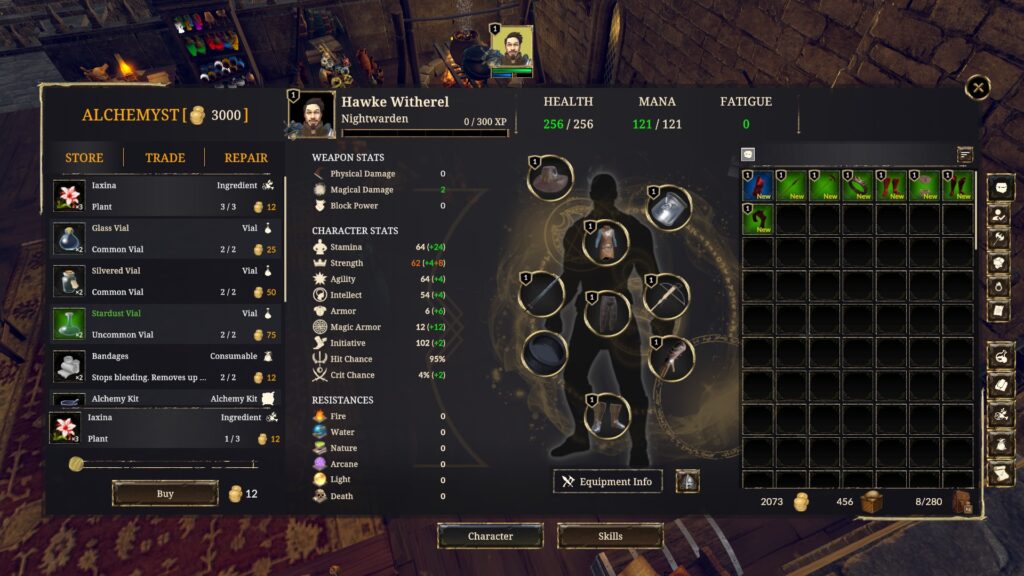Select the Store tab
The height and width of the screenshot is (576, 1024).
pos(84,158)
